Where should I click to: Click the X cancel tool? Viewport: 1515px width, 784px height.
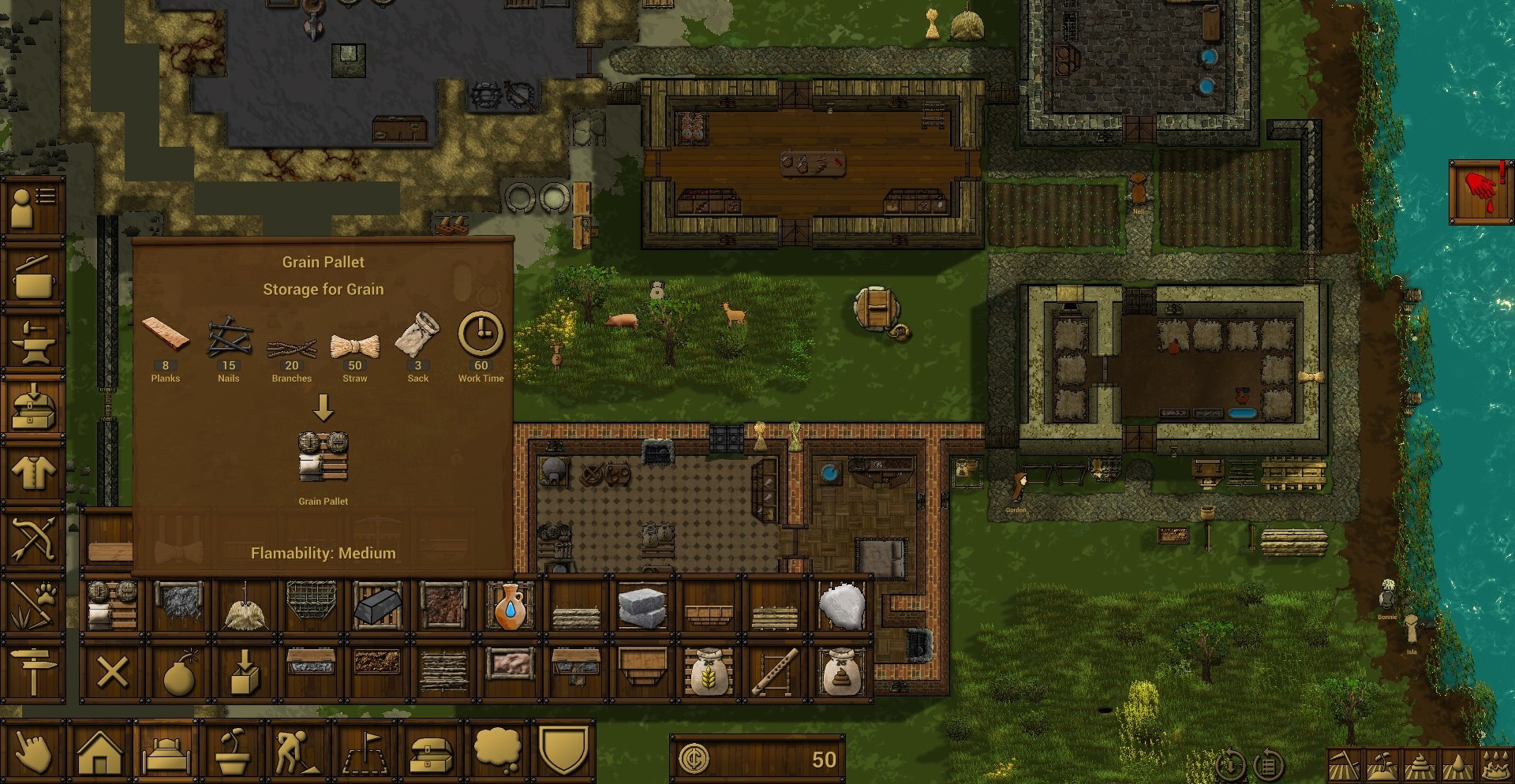tap(112, 673)
